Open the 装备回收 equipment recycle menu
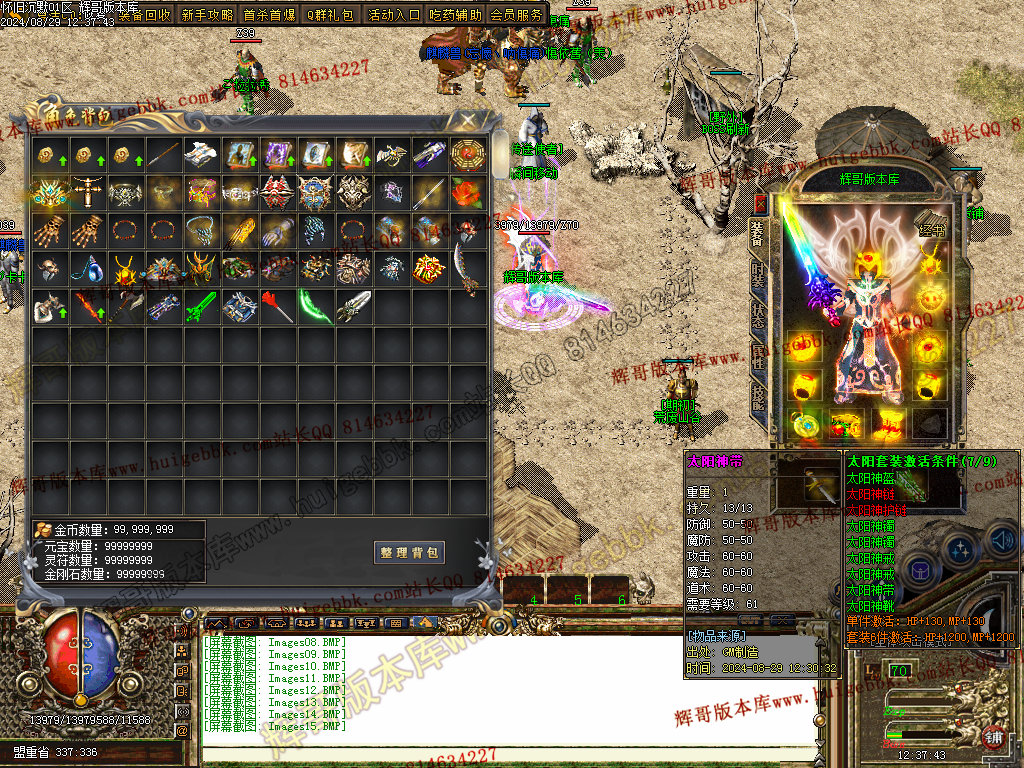 (x=144, y=15)
